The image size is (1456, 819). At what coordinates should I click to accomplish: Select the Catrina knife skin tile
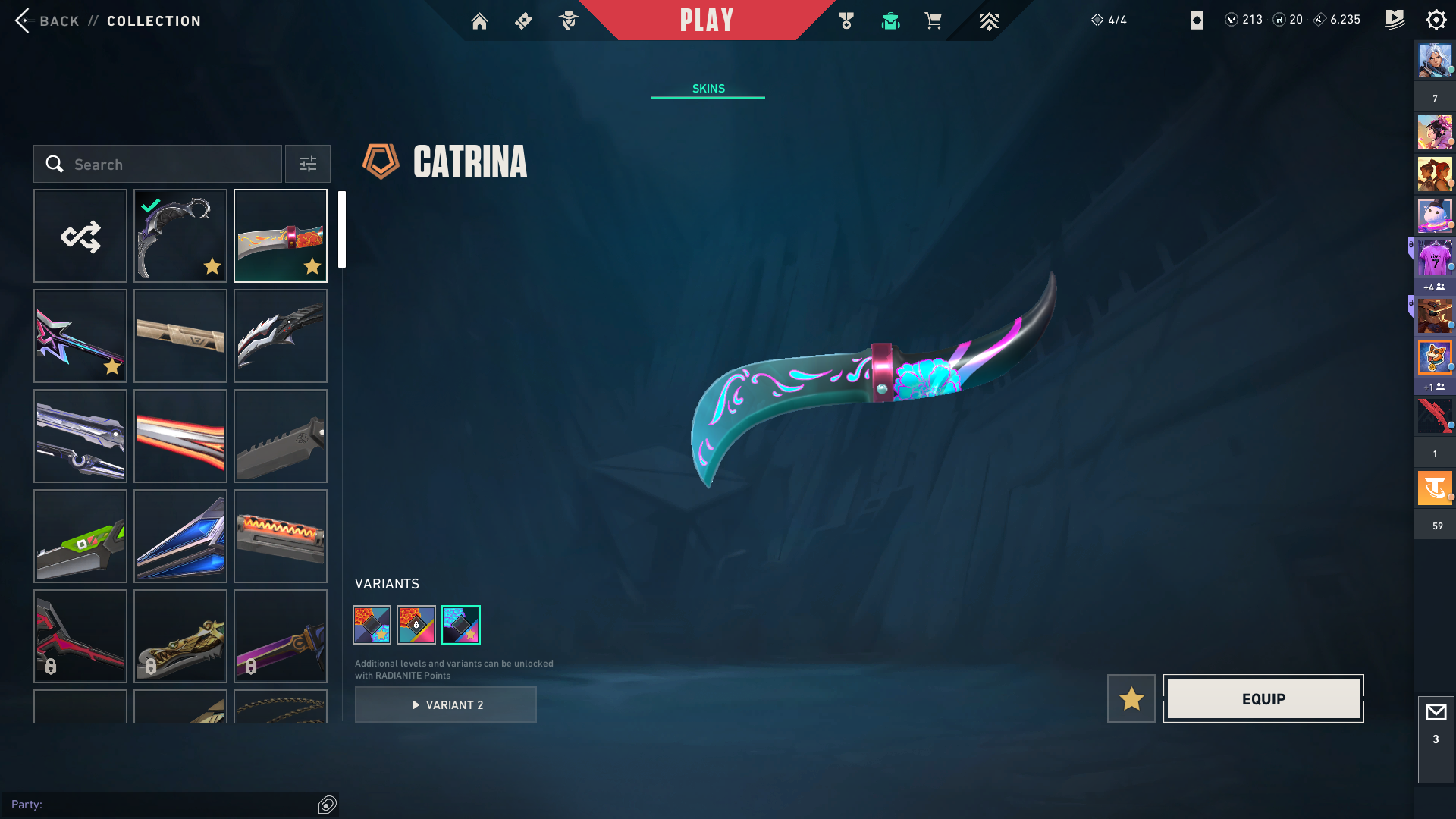tap(281, 237)
